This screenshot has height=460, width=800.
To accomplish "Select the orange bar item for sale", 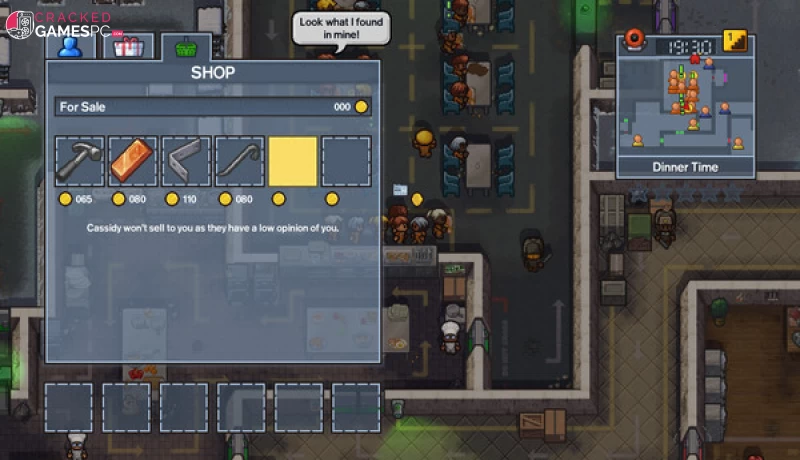I will tap(133, 162).
